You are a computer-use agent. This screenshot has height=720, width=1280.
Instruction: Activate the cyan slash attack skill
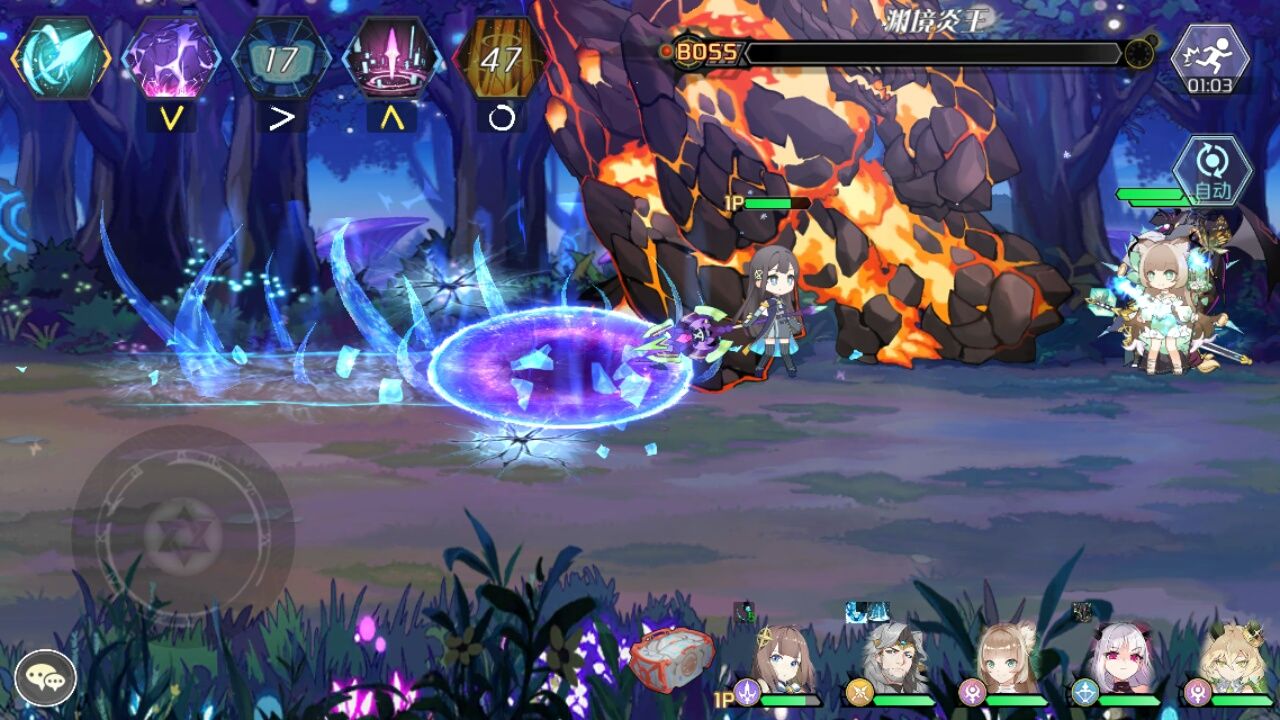pyautogui.click(x=60, y=58)
